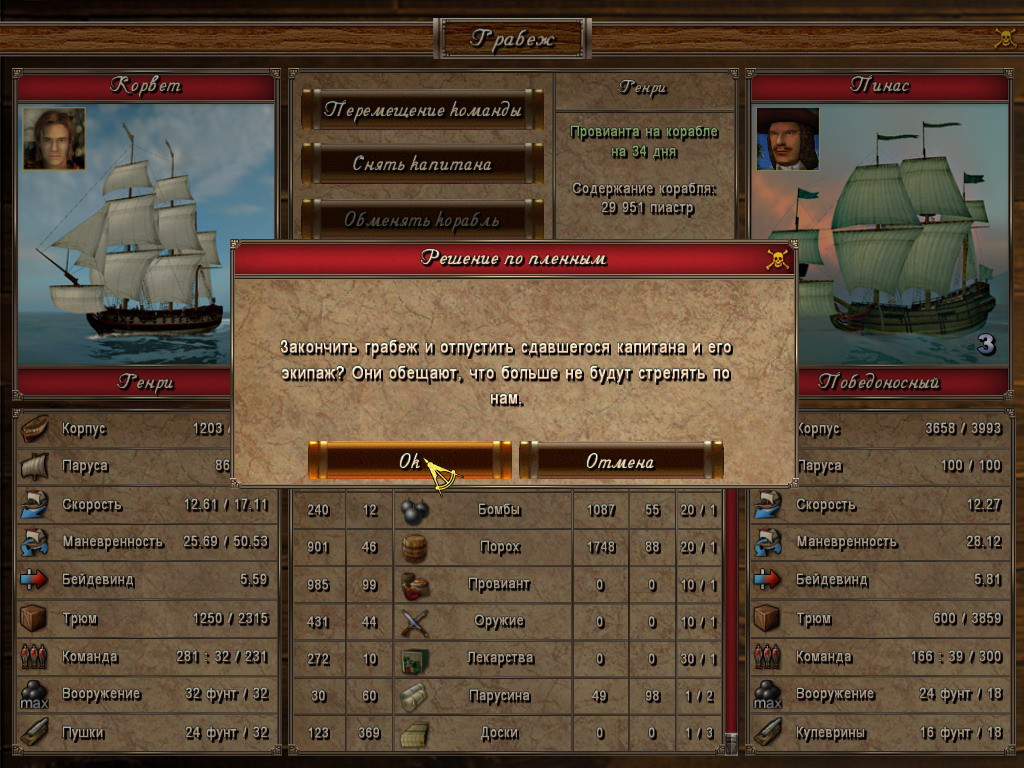Choose the Провиант provisions row
Screen dimensions: 1024x768
(x=498, y=584)
